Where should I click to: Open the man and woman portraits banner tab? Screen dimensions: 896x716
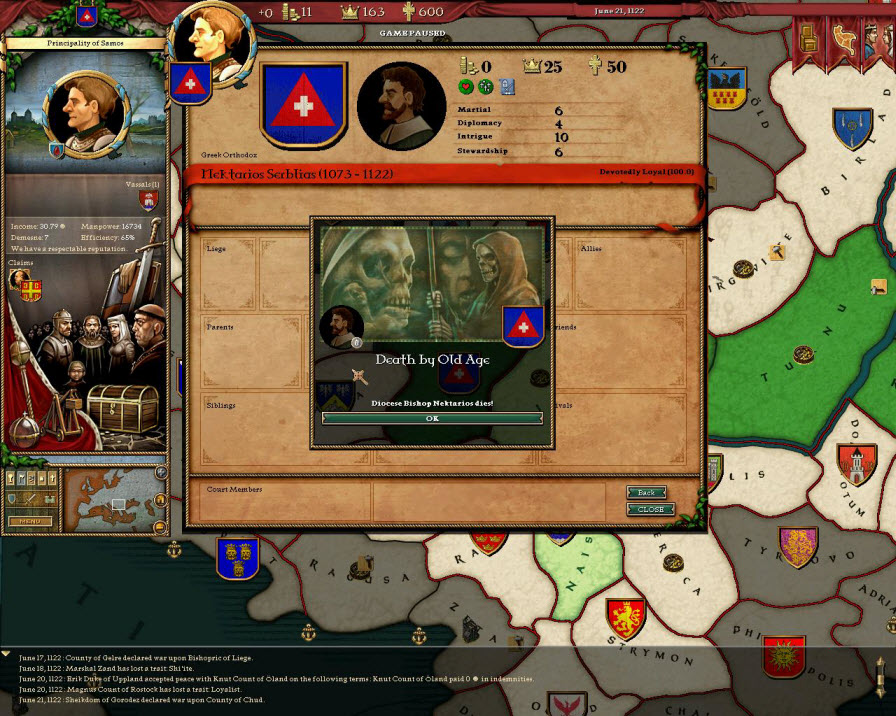click(x=878, y=39)
